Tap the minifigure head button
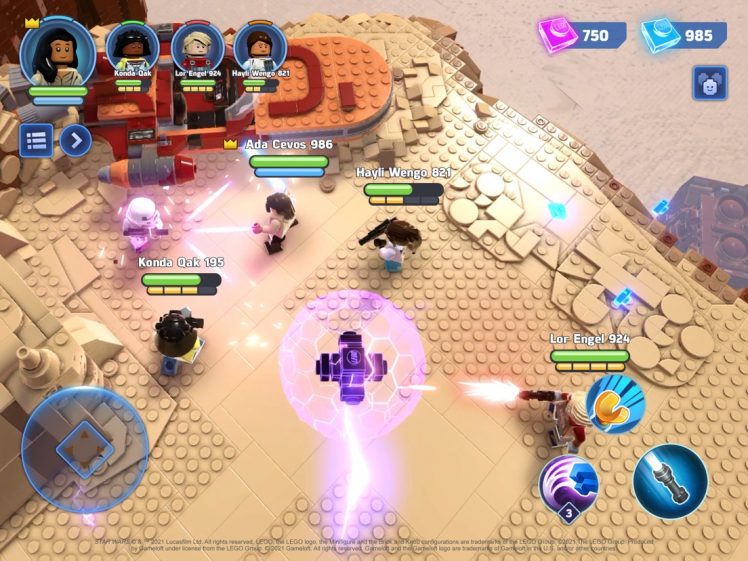 [709, 84]
